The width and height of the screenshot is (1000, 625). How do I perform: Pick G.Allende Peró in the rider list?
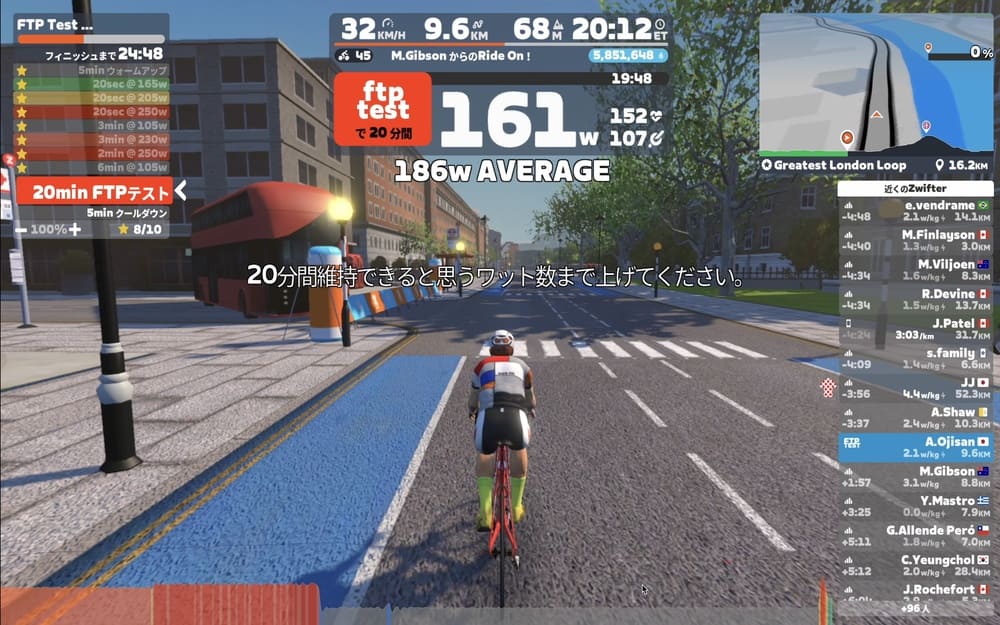915,535
